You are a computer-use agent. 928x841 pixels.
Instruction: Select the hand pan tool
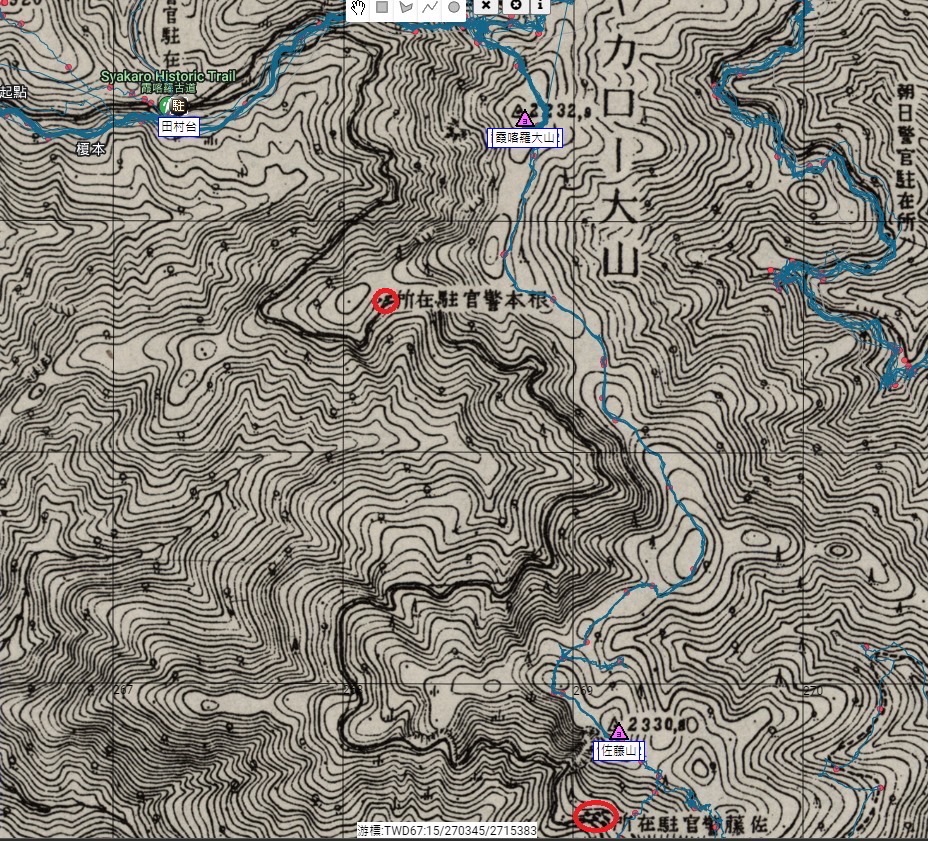(x=357, y=7)
